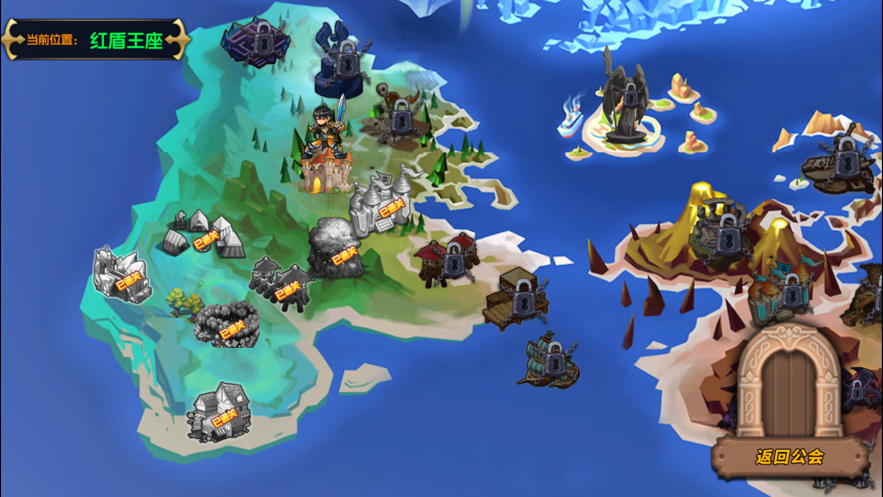Screen dimensions: 883x497
Task: Choose the cleared dark crater level
Action: [228, 323]
